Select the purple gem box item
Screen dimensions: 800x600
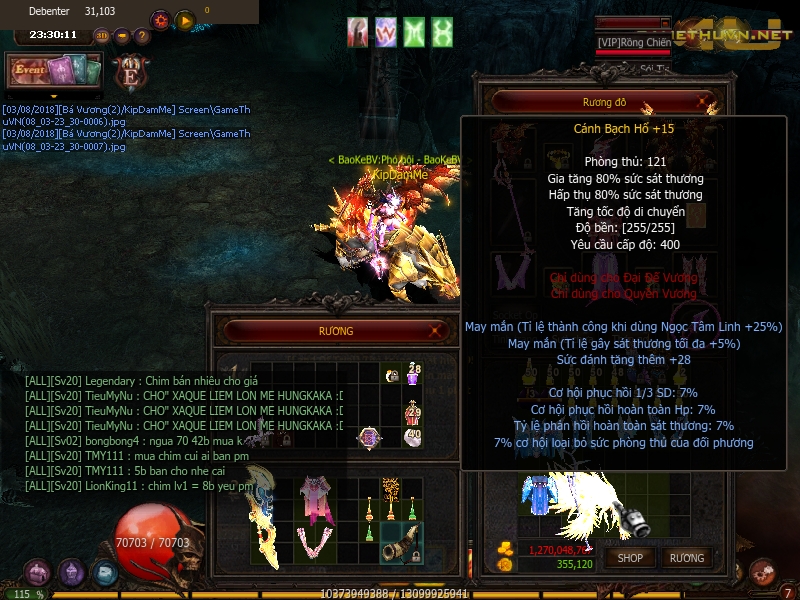point(369,437)
